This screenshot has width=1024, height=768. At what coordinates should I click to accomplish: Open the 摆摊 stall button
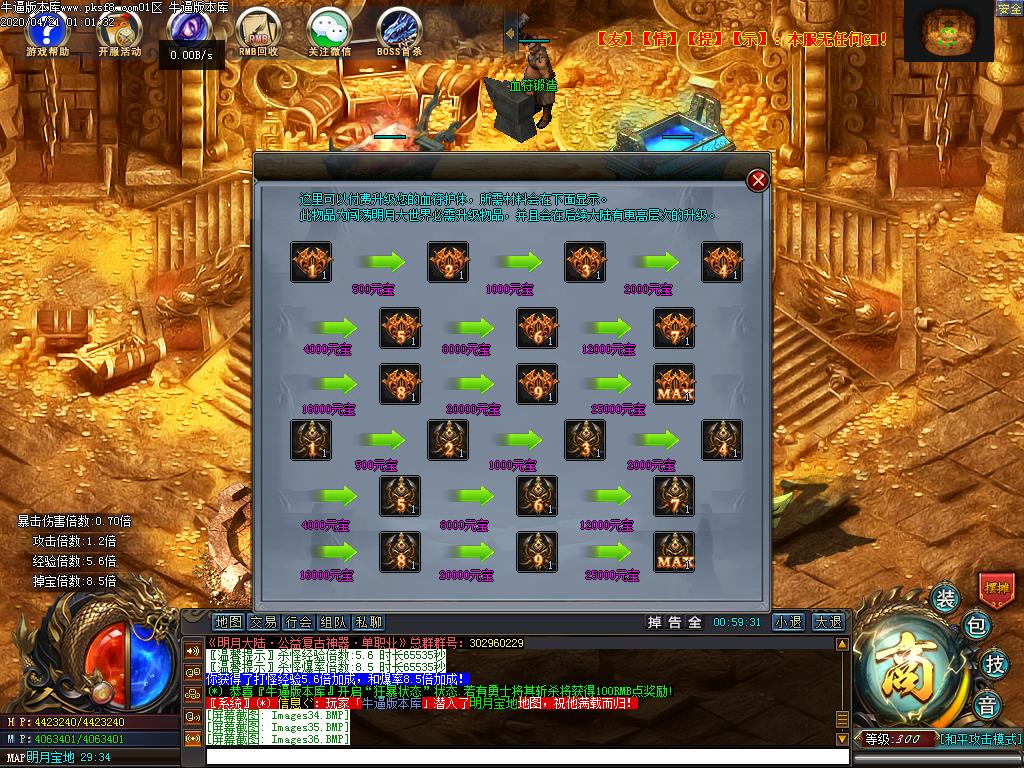pyautogui.click(x=996, y=587)
